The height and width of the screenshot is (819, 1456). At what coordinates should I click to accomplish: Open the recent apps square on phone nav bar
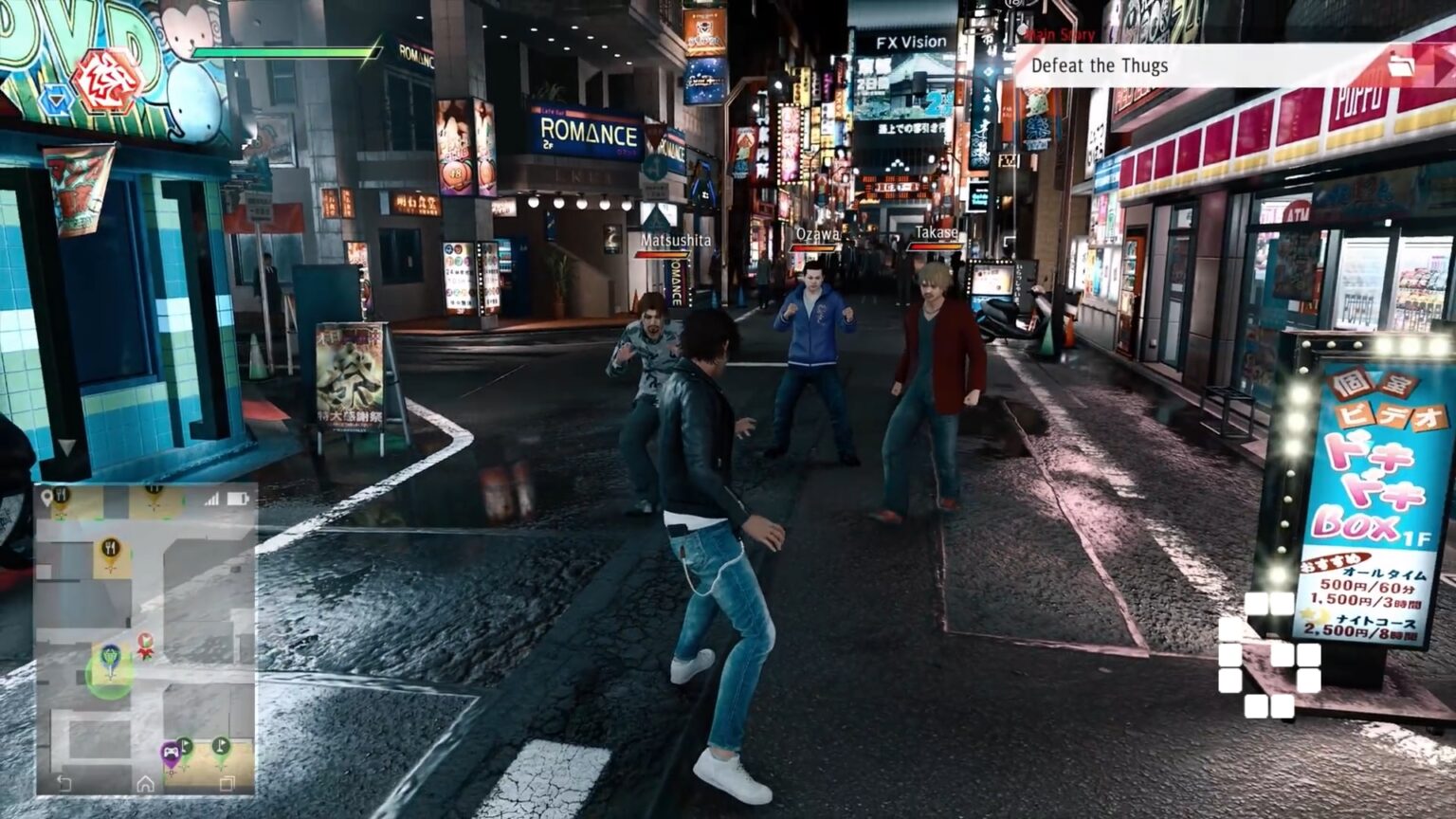(226, 783)
